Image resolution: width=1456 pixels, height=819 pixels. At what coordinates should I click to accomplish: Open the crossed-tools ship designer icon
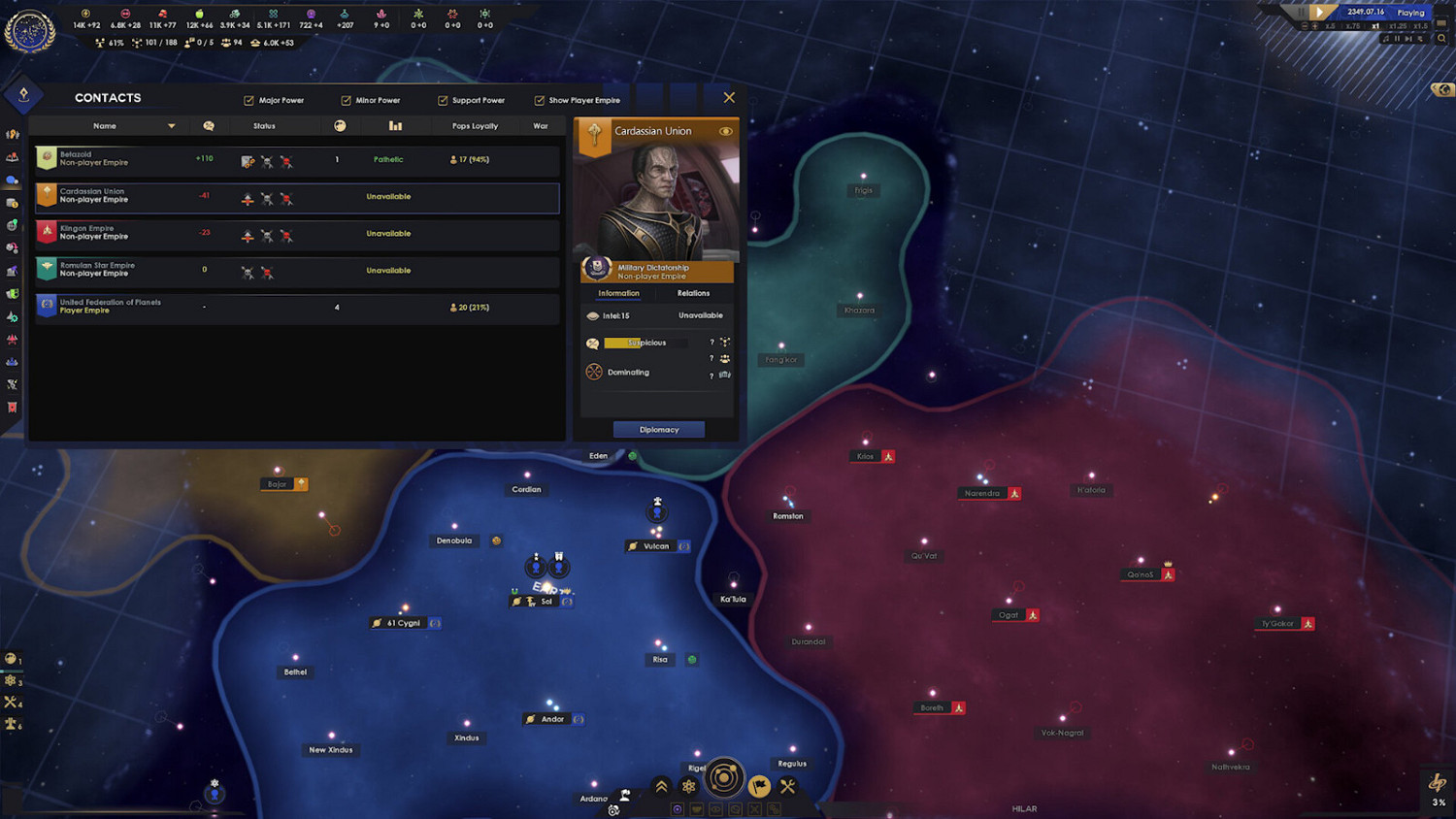(787, 784)
